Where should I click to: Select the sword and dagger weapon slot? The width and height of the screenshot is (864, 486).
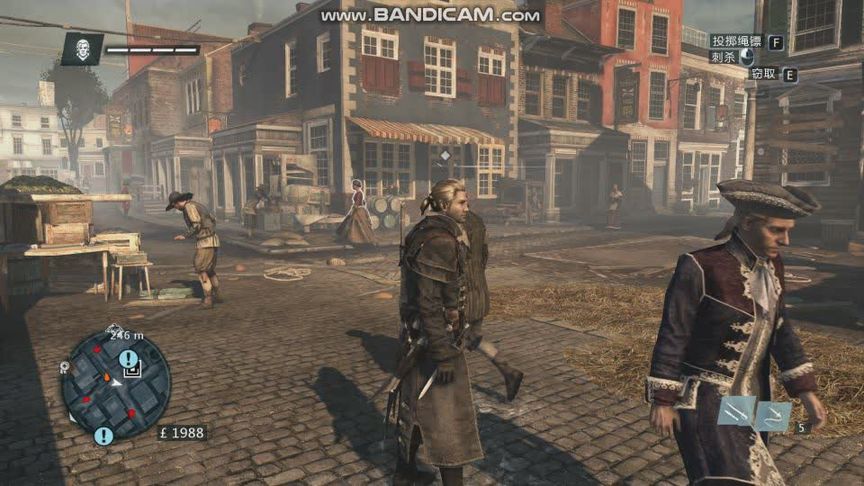click(736, 411)
